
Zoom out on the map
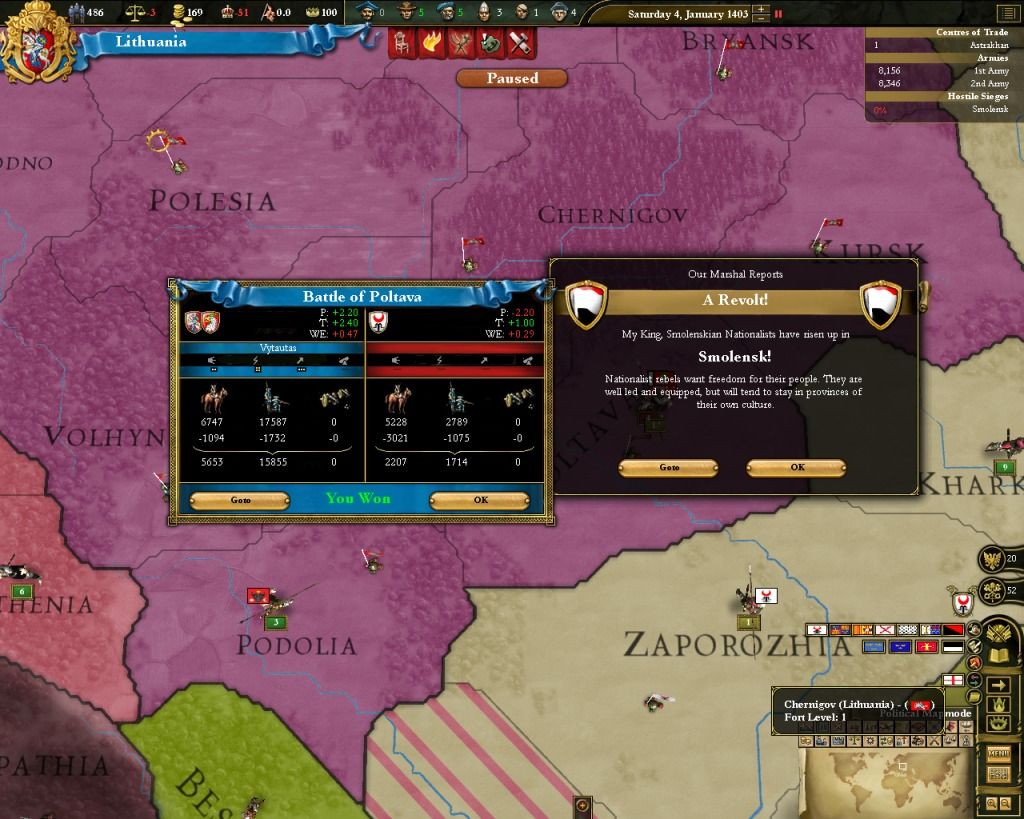click(1005, 803)
